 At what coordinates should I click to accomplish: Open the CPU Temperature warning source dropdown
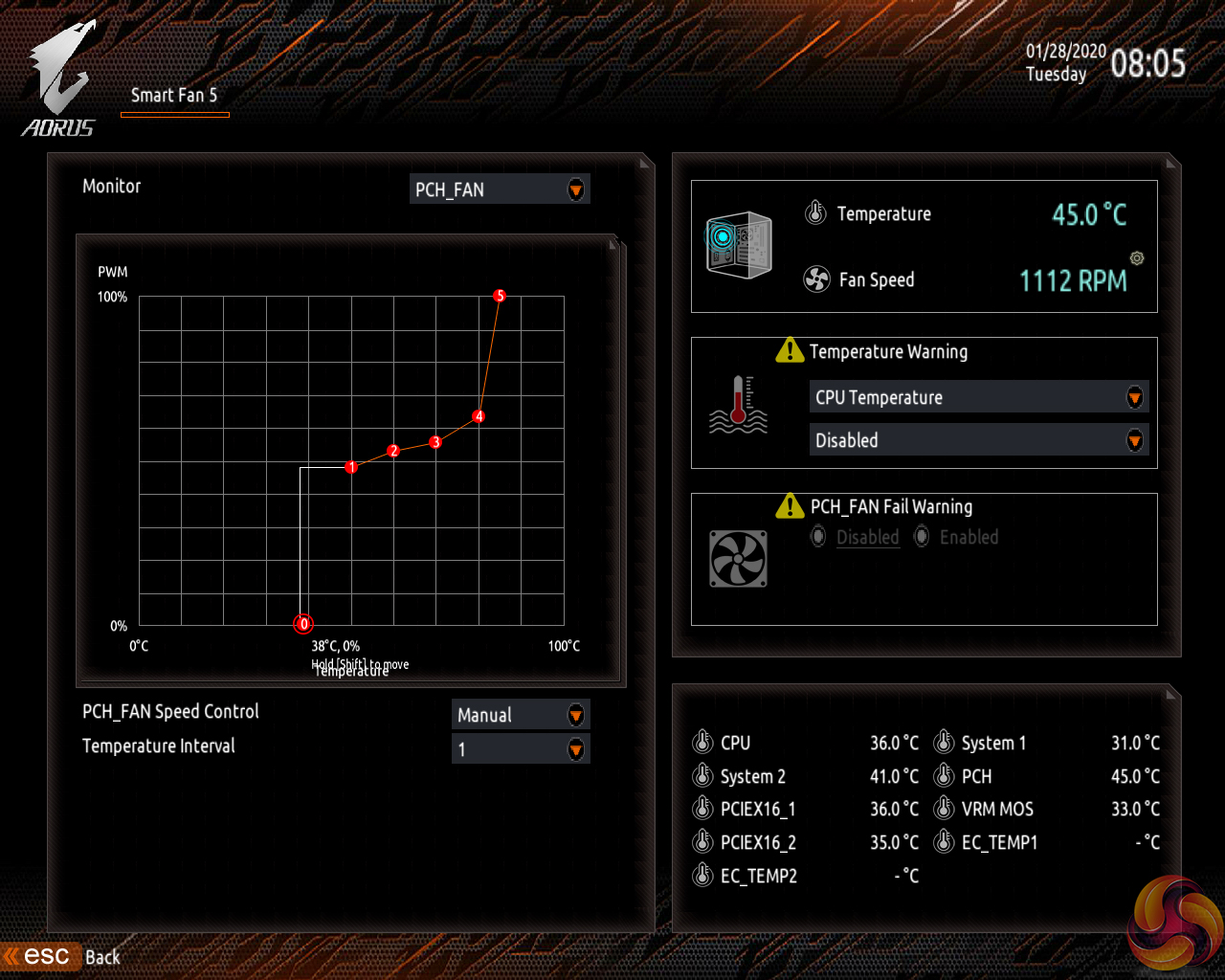(x=978, y=397)
